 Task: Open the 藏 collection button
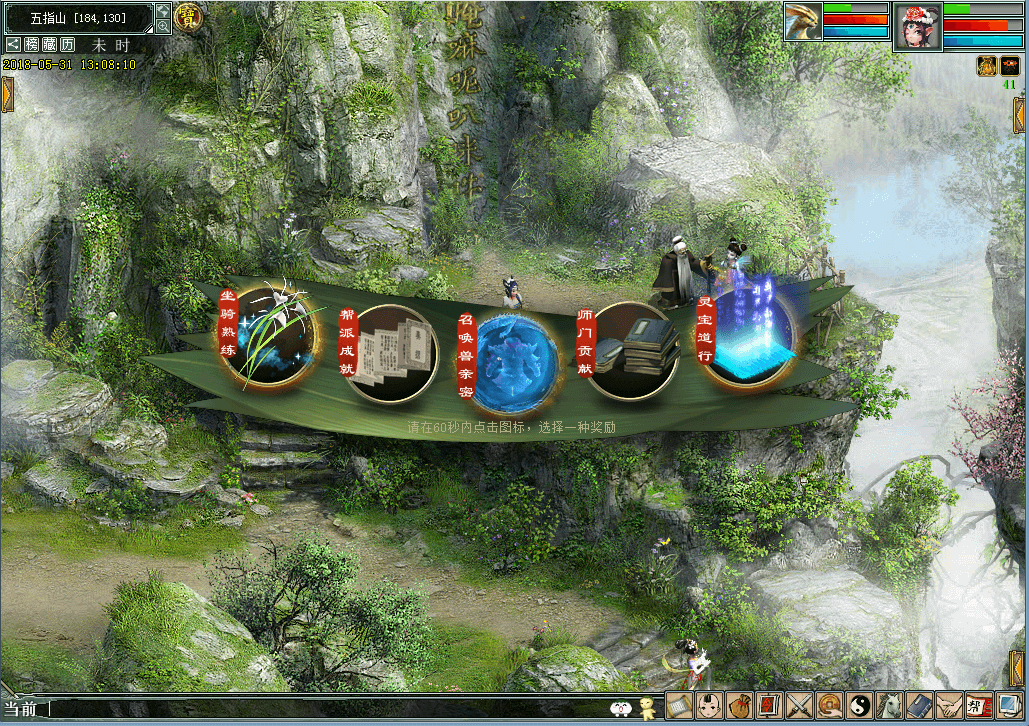click(x=50, y=45)
